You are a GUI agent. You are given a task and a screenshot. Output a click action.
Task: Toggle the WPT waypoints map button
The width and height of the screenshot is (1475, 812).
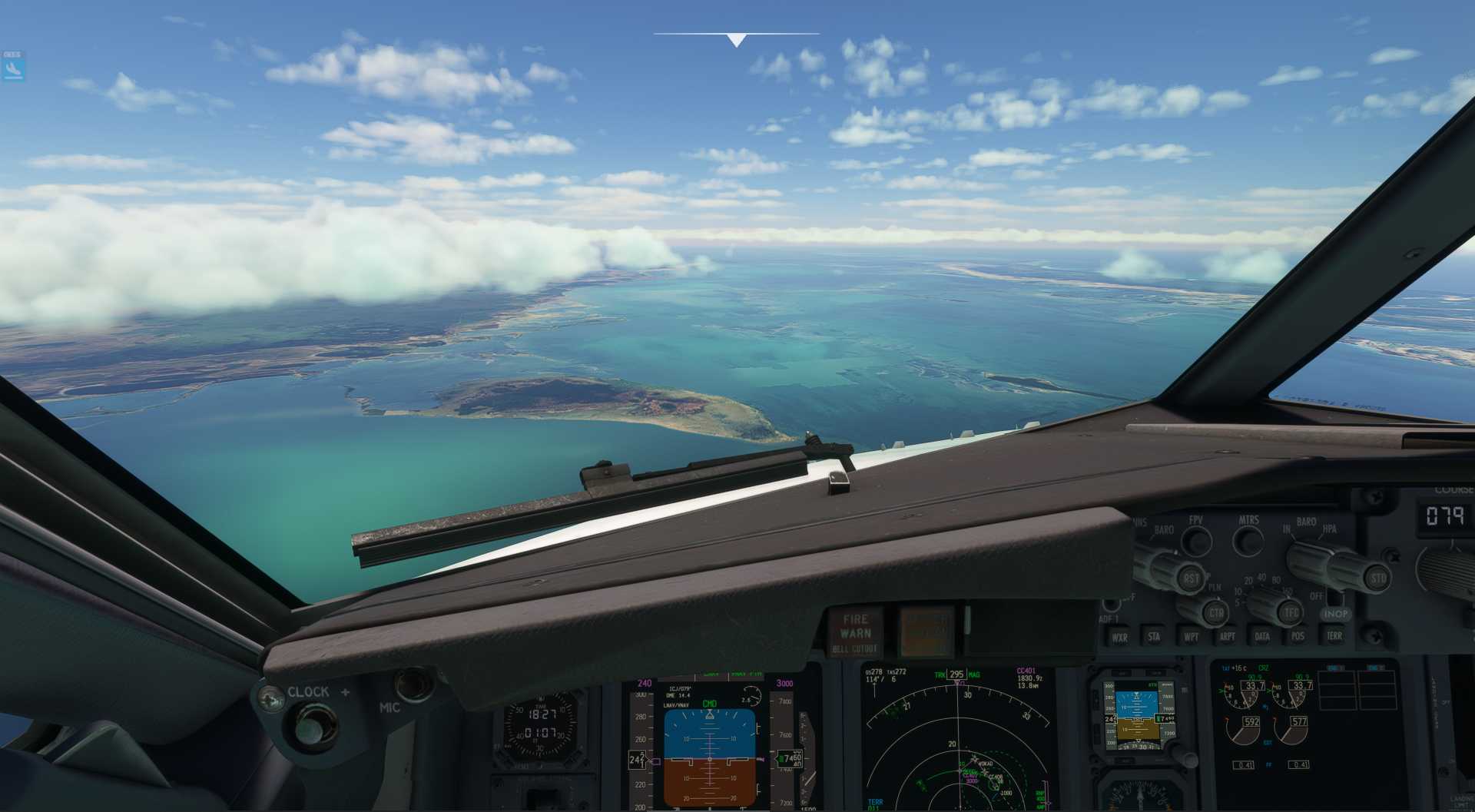coord(1191,636)
